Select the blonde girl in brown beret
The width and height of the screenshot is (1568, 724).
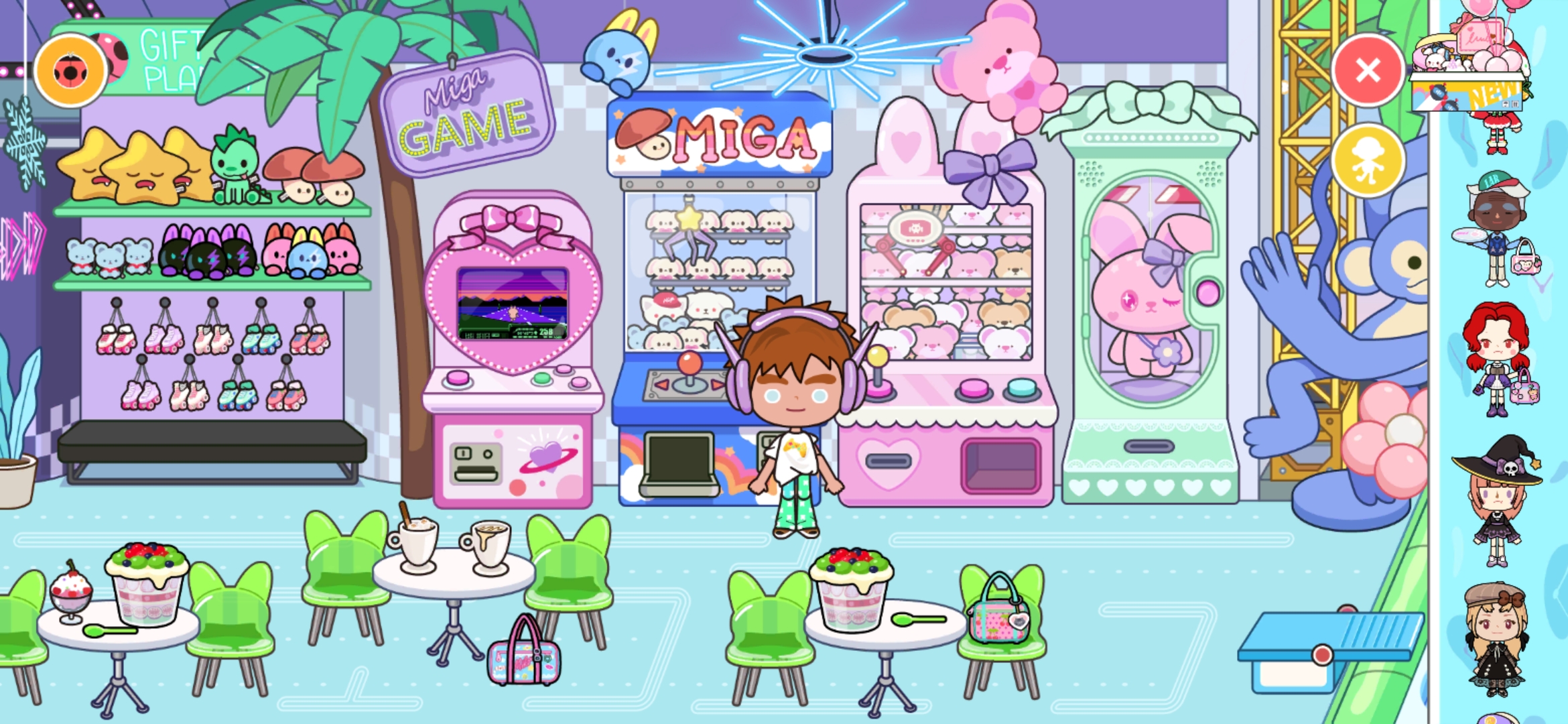point(1496,640)
